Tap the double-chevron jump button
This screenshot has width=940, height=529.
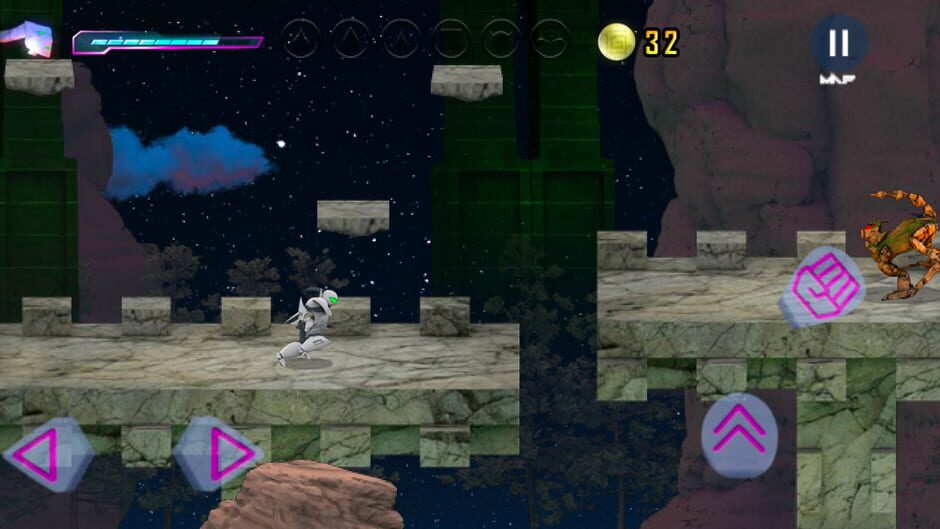pos(738,432)
